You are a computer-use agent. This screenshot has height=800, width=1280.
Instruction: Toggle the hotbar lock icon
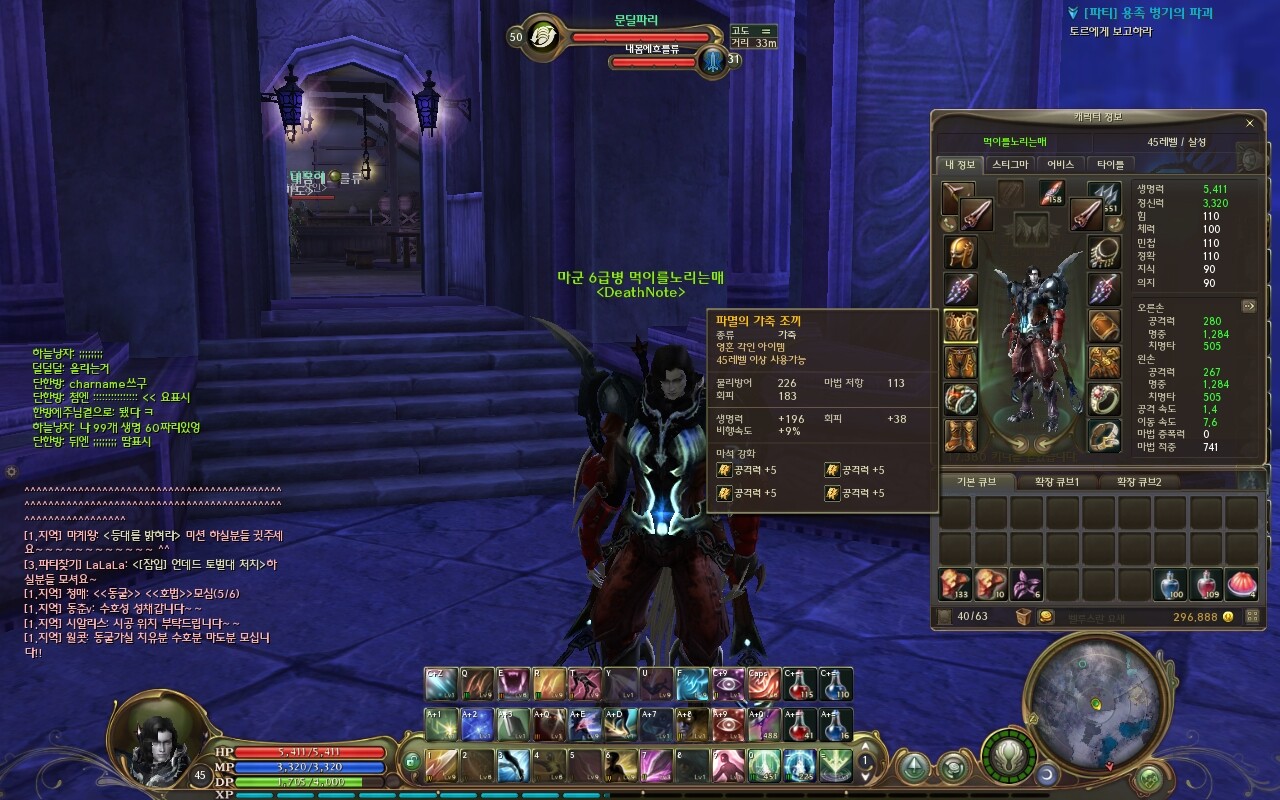pyautogui.click(x=411, y=762)
